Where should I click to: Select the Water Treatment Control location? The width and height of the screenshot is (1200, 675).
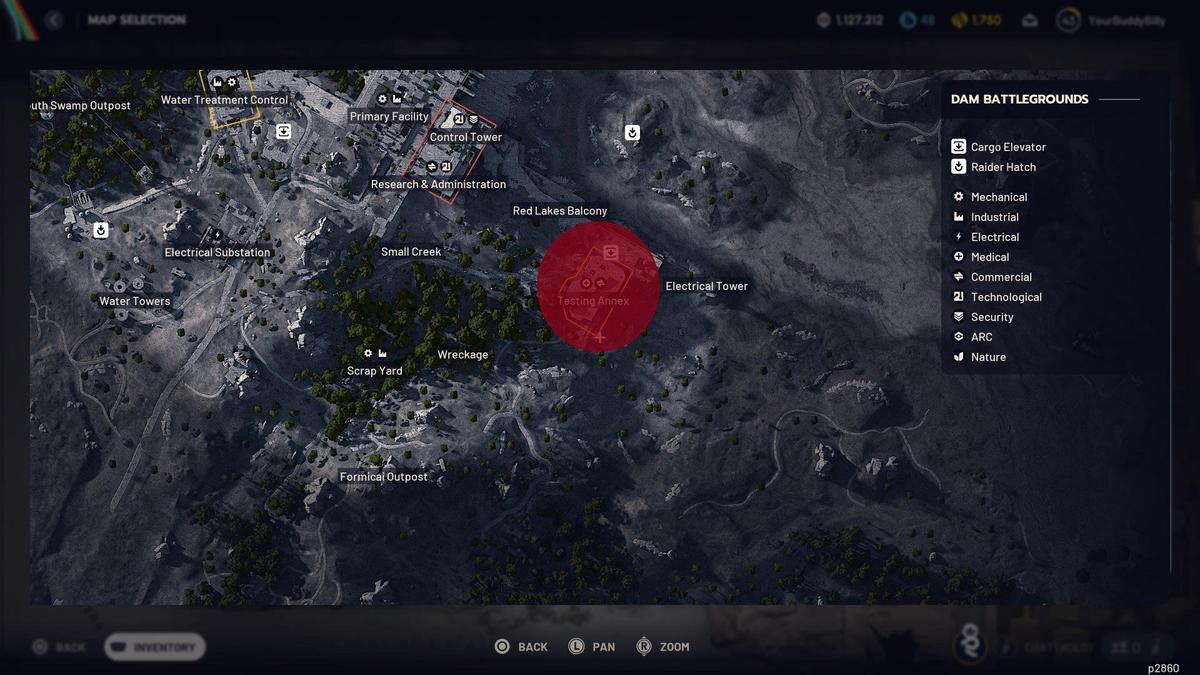coord(224,100)
